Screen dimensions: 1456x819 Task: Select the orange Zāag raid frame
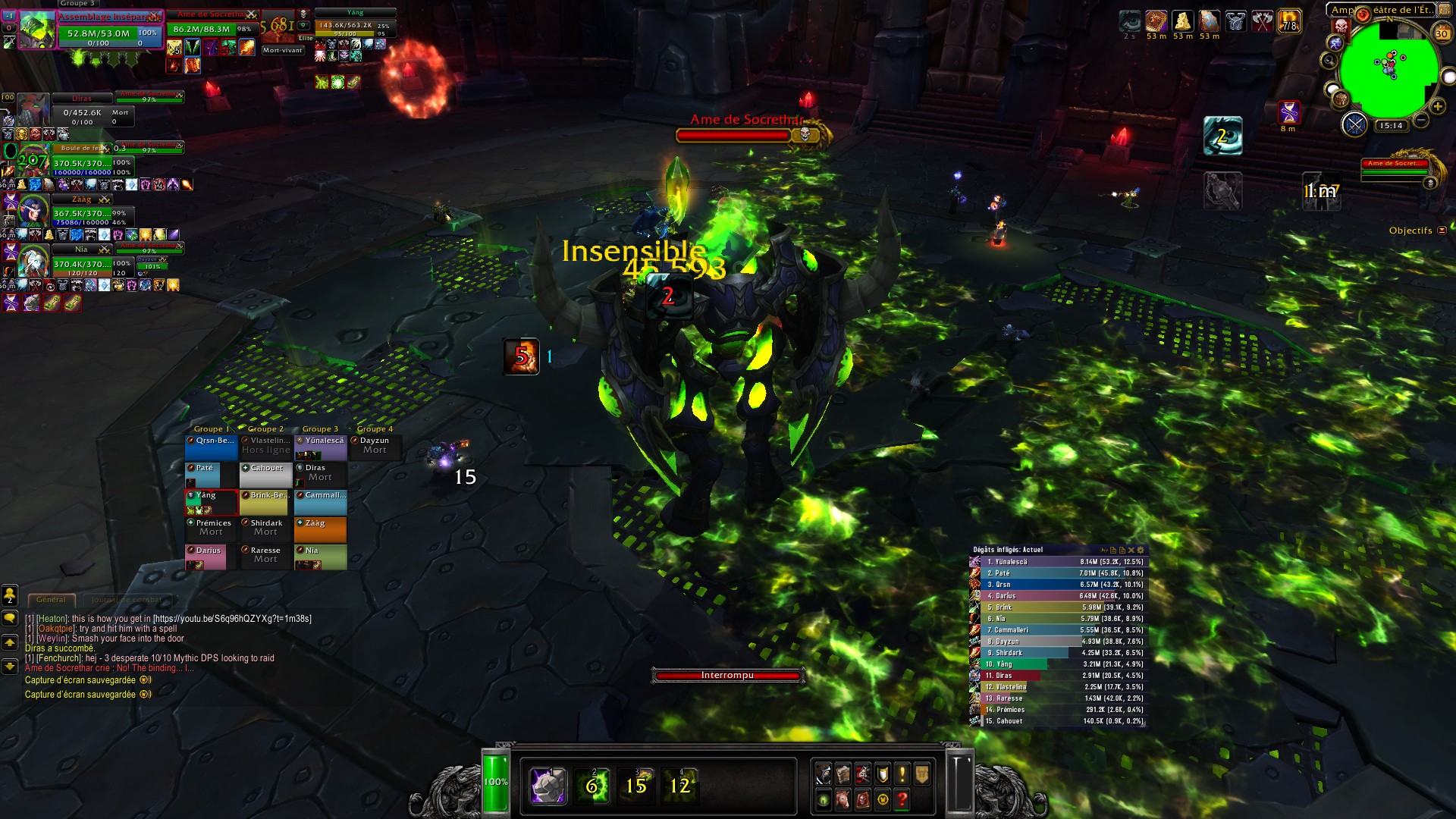pyautogui.click(x=321, y=529)
